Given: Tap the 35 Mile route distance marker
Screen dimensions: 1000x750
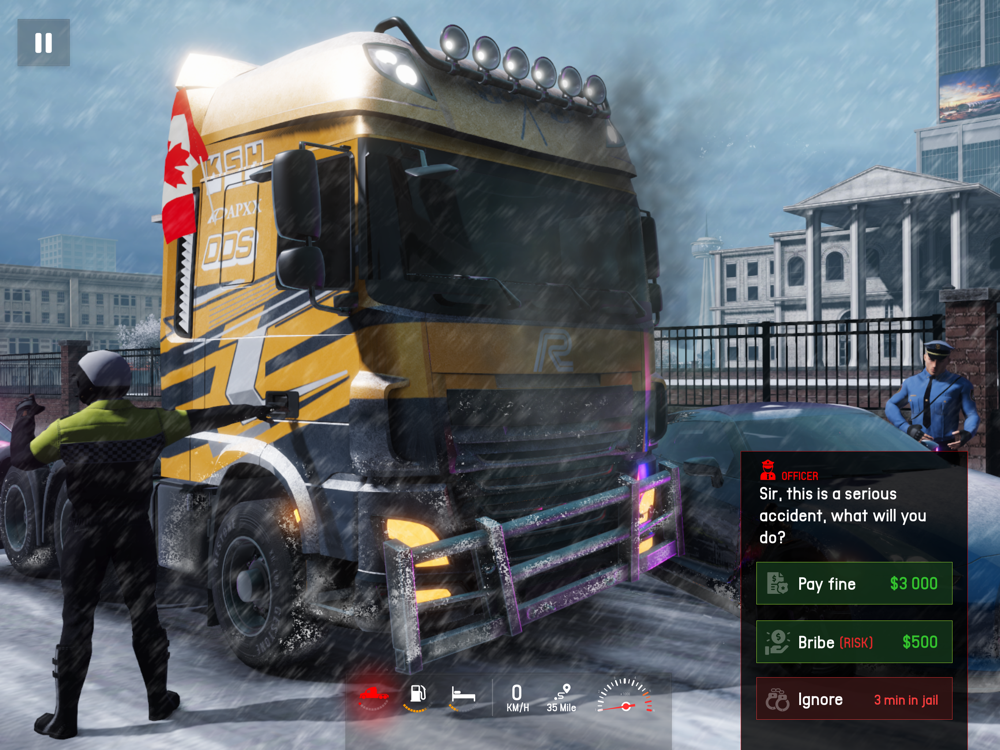Looking at the screenshot, I should pos(562,697).
